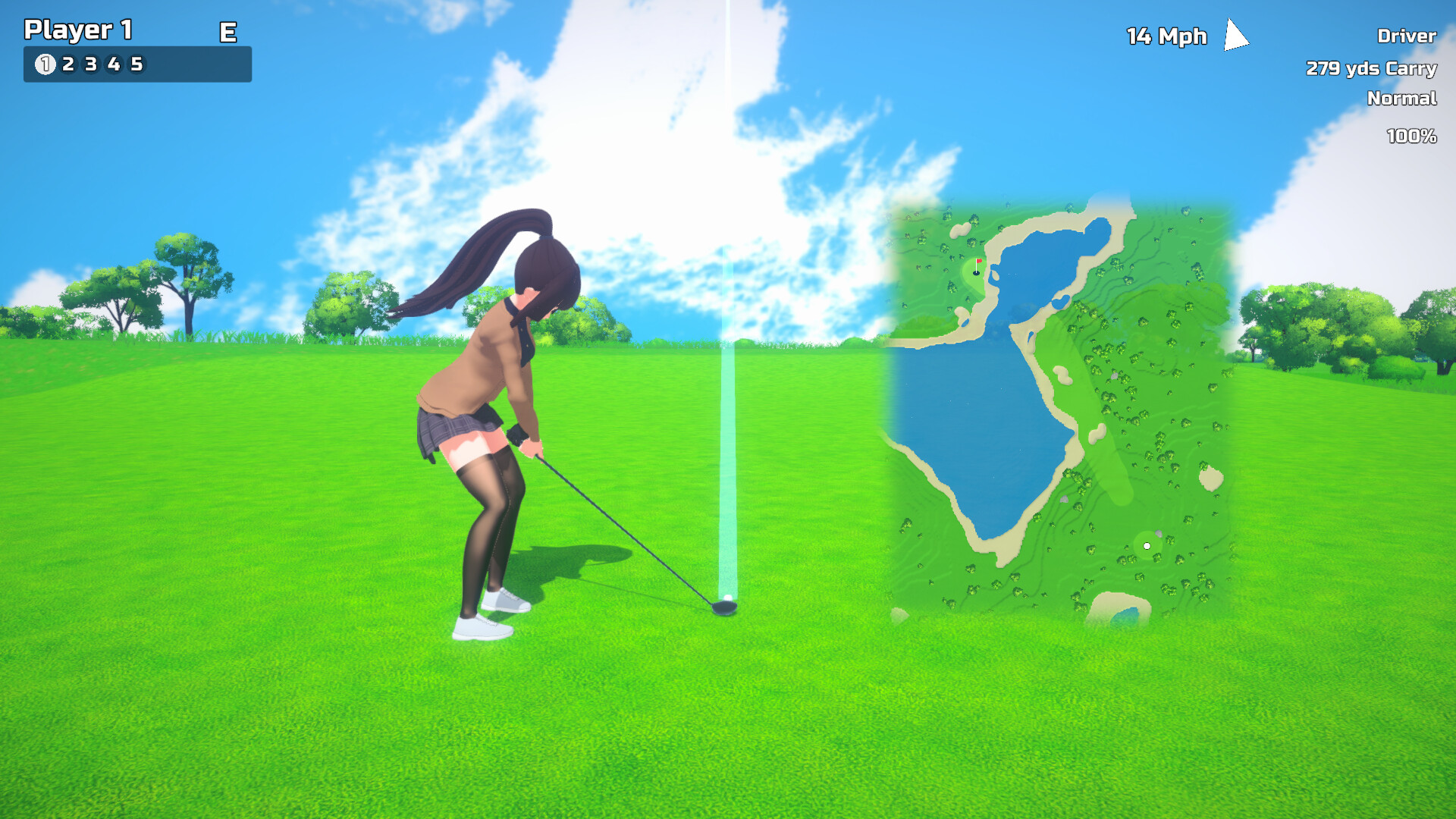This screenshot has width=1456, height=819.
Task: Open the shot type options under Normal
Action: click(x=1401, y=99)
